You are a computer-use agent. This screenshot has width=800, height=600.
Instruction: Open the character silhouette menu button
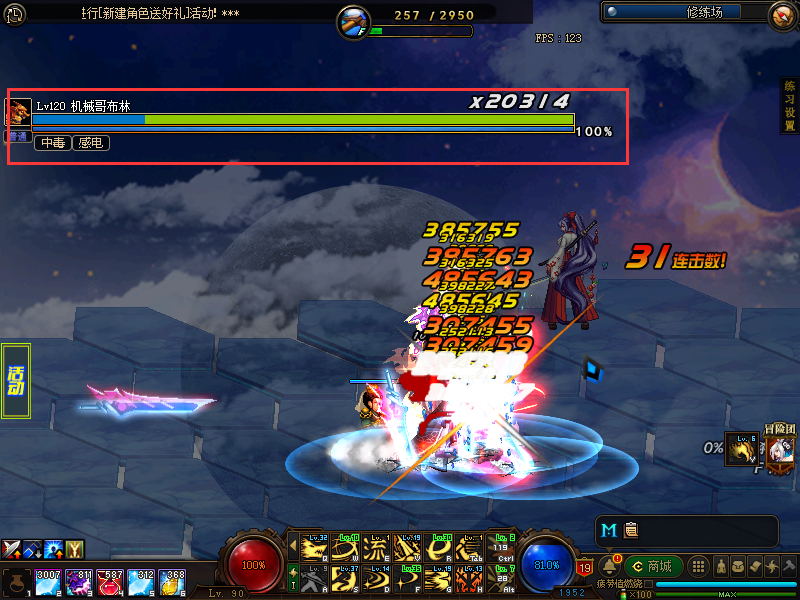(719, 566)
